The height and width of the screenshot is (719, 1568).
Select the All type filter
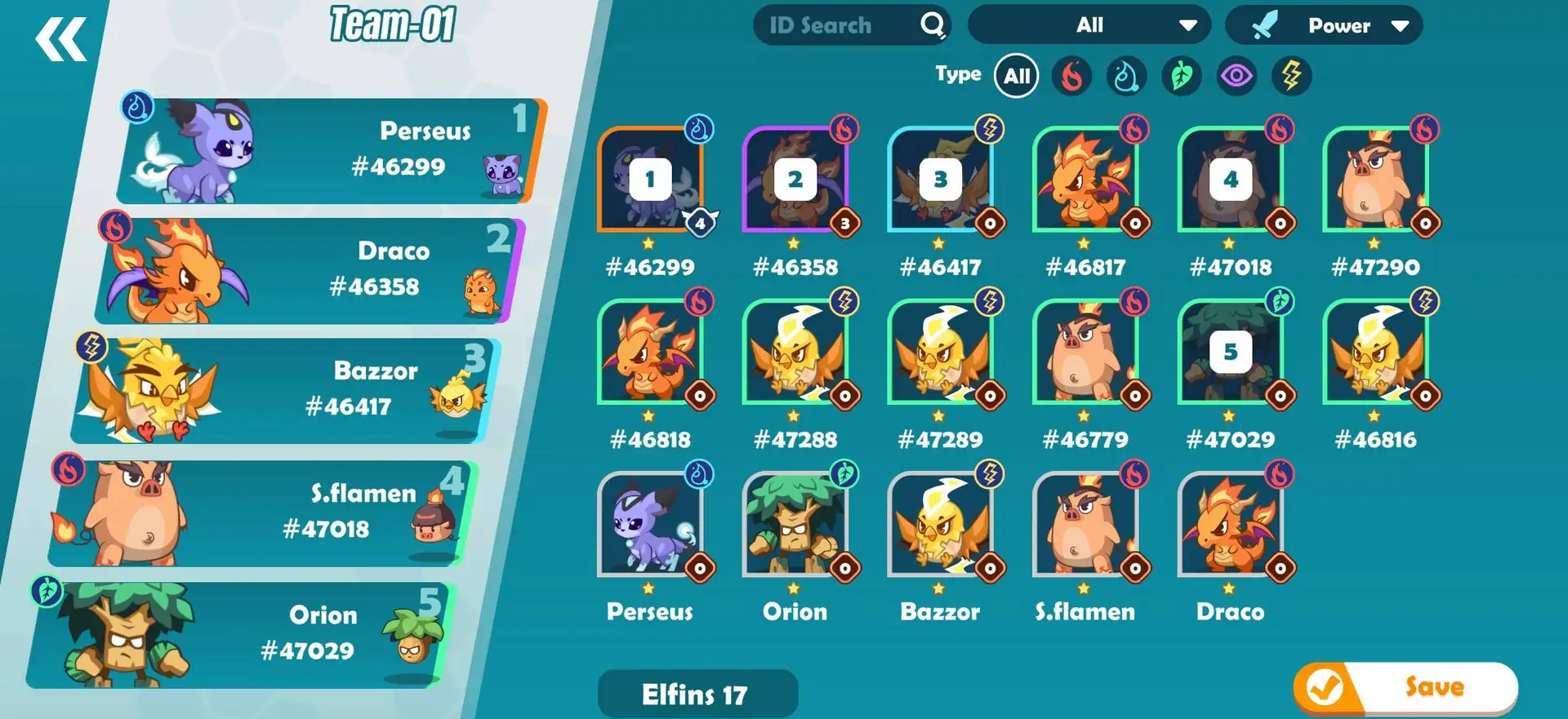click(x=1016, y=77)
